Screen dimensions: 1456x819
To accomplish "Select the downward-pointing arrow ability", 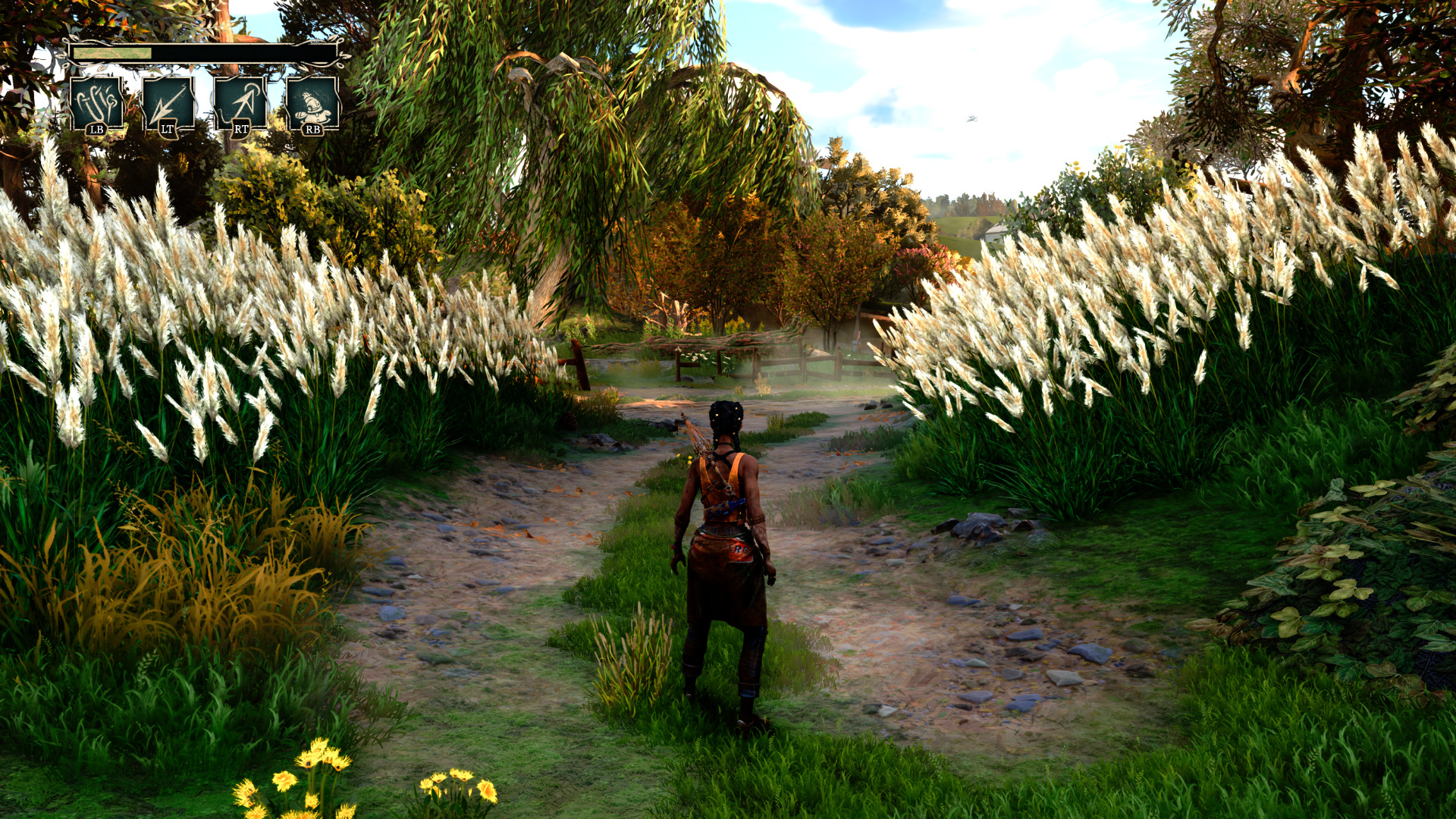I will [x=168, y=102].
